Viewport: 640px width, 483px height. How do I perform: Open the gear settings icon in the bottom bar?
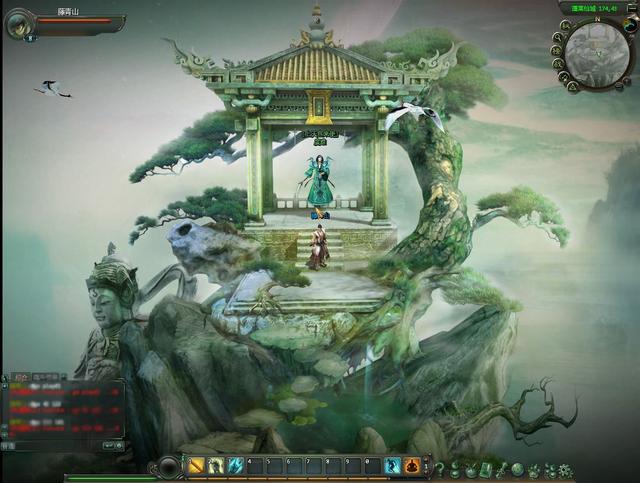click(565, 469)
